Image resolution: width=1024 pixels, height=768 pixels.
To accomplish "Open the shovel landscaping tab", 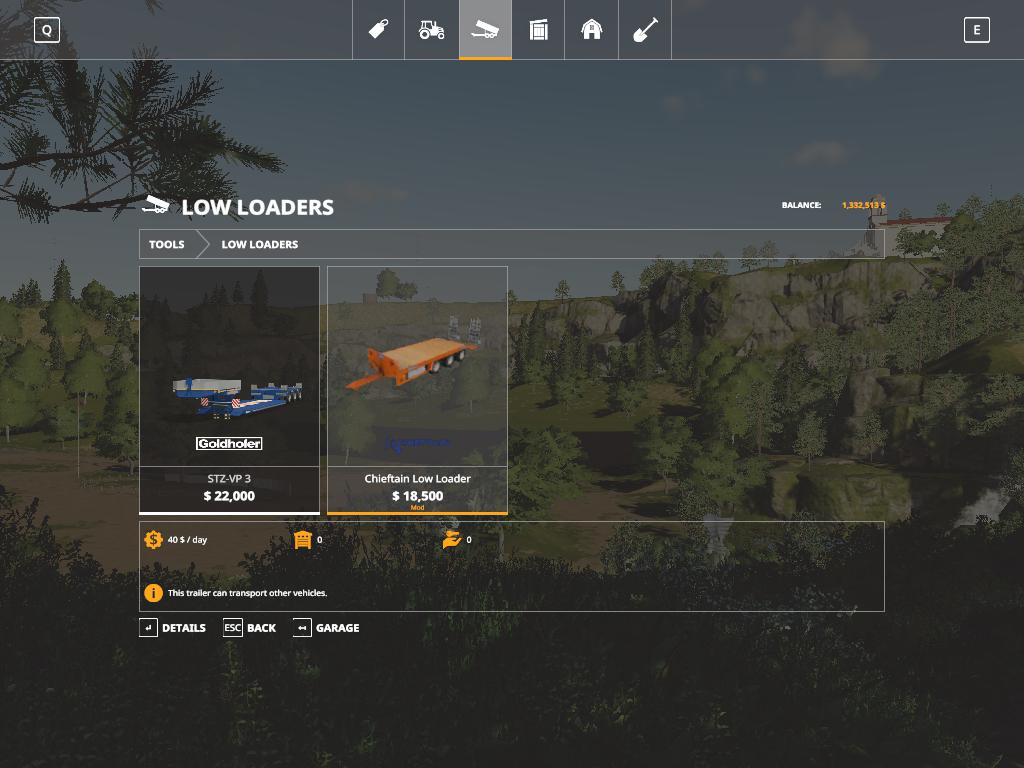I will 645,30.
